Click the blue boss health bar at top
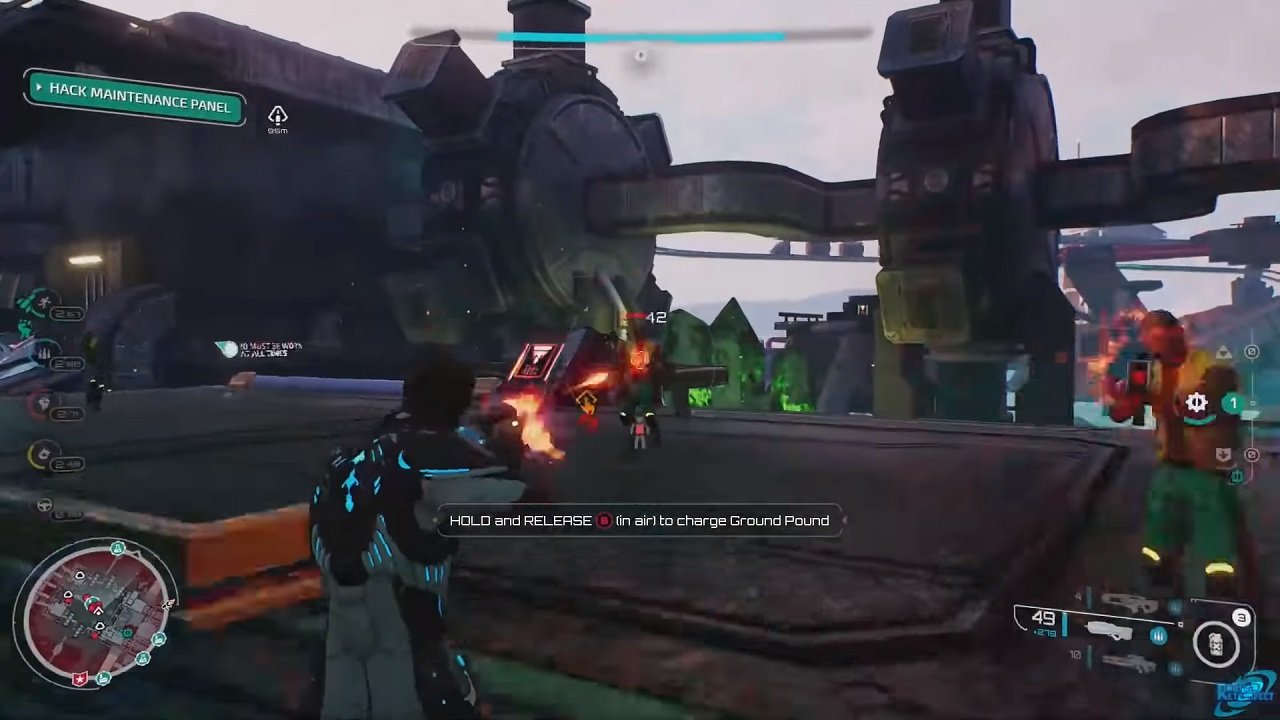Viewport: 1280px width, 720px height. [x=640, y=35]
